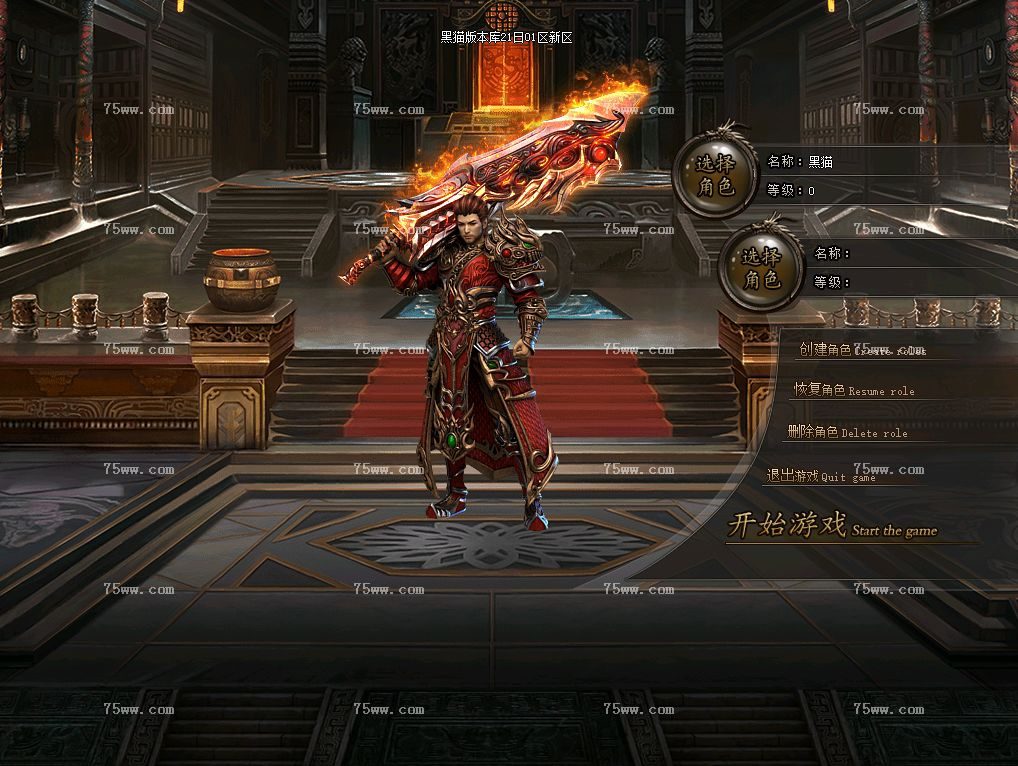The width and height of the screenshot is (1018, 766).
Task: Choose the empty second character slot button
Action: click(x=762, y=267)
